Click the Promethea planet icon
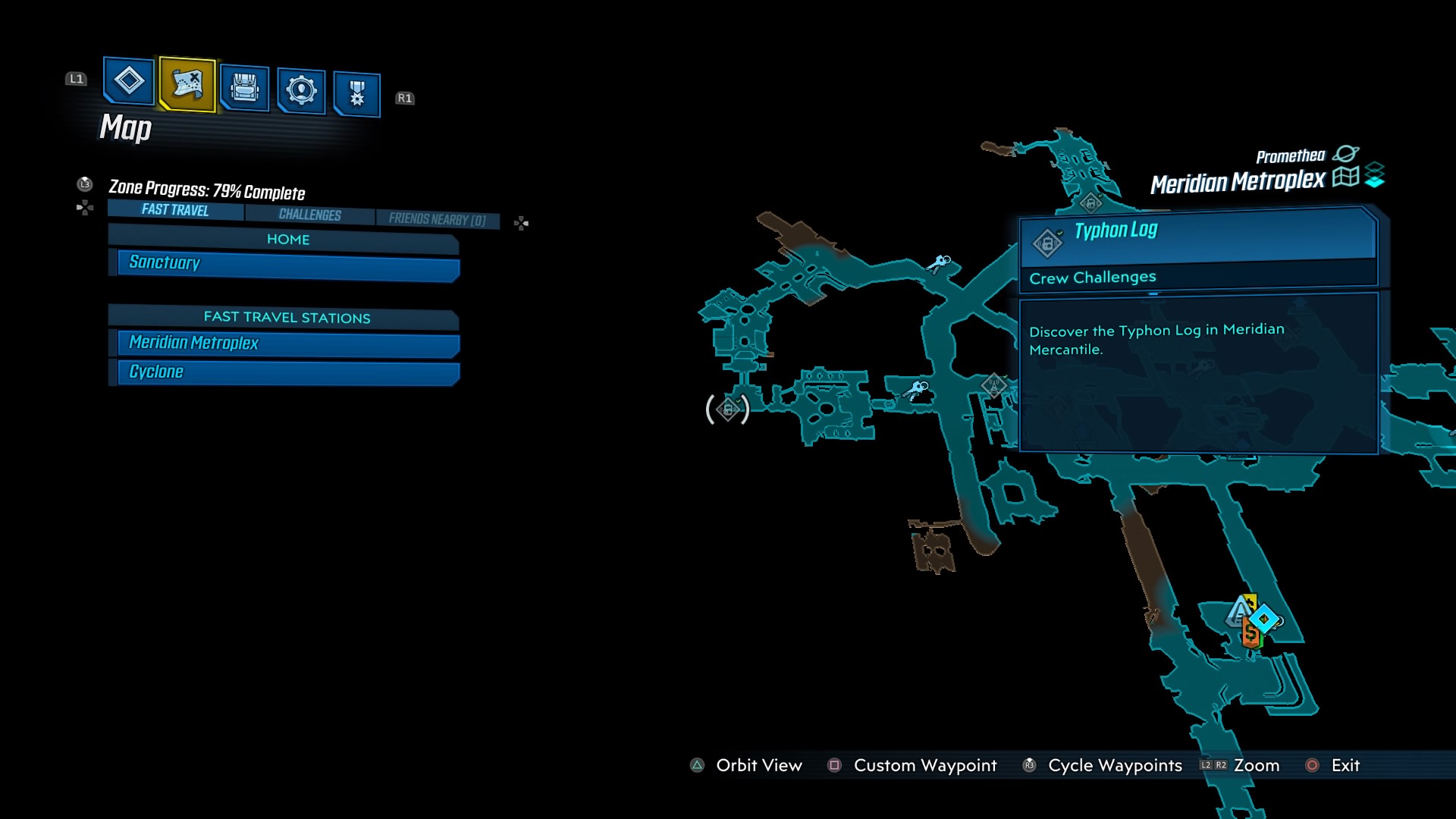1456x819 pixels. point(1348,153)
